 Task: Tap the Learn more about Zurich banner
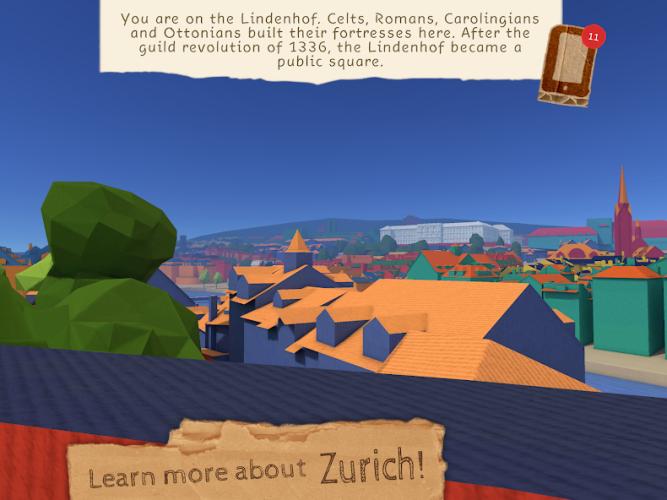click(256, 464)
